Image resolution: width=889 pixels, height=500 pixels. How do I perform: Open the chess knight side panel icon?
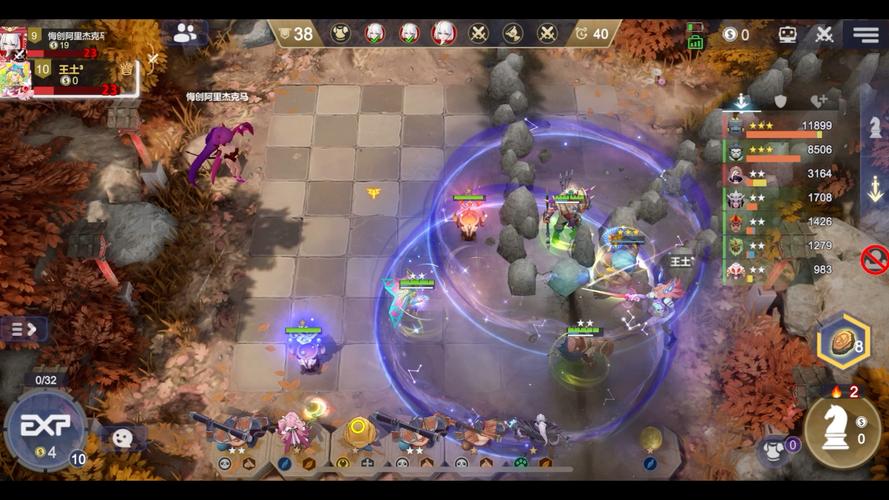[875, 128]
